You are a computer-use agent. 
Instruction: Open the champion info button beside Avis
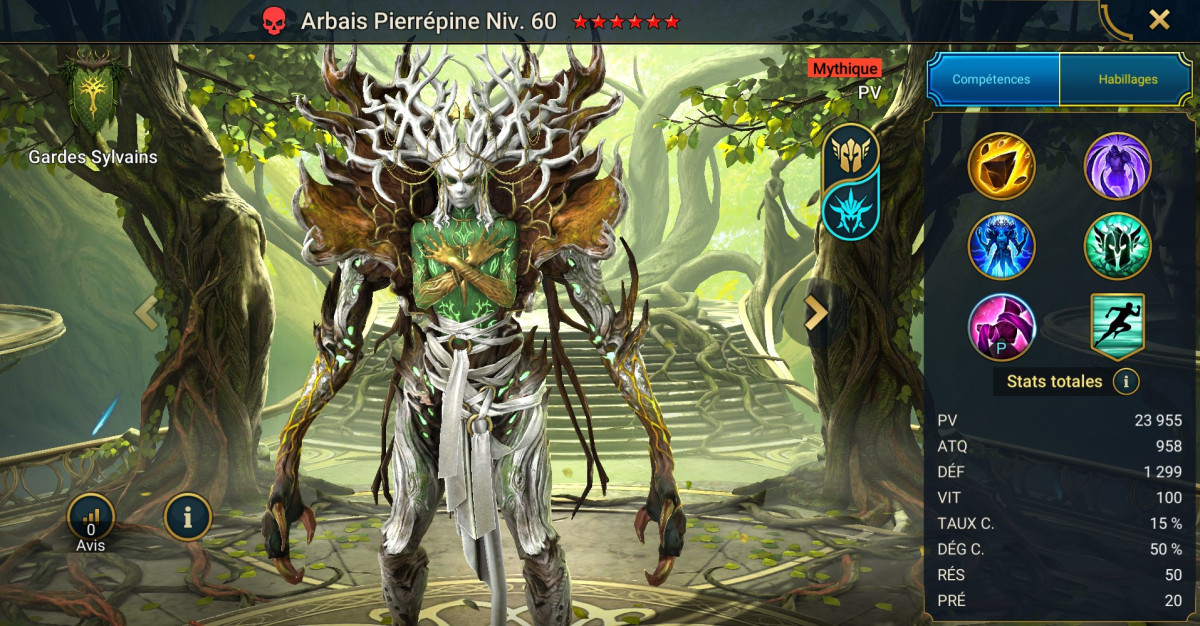[187, 517]
